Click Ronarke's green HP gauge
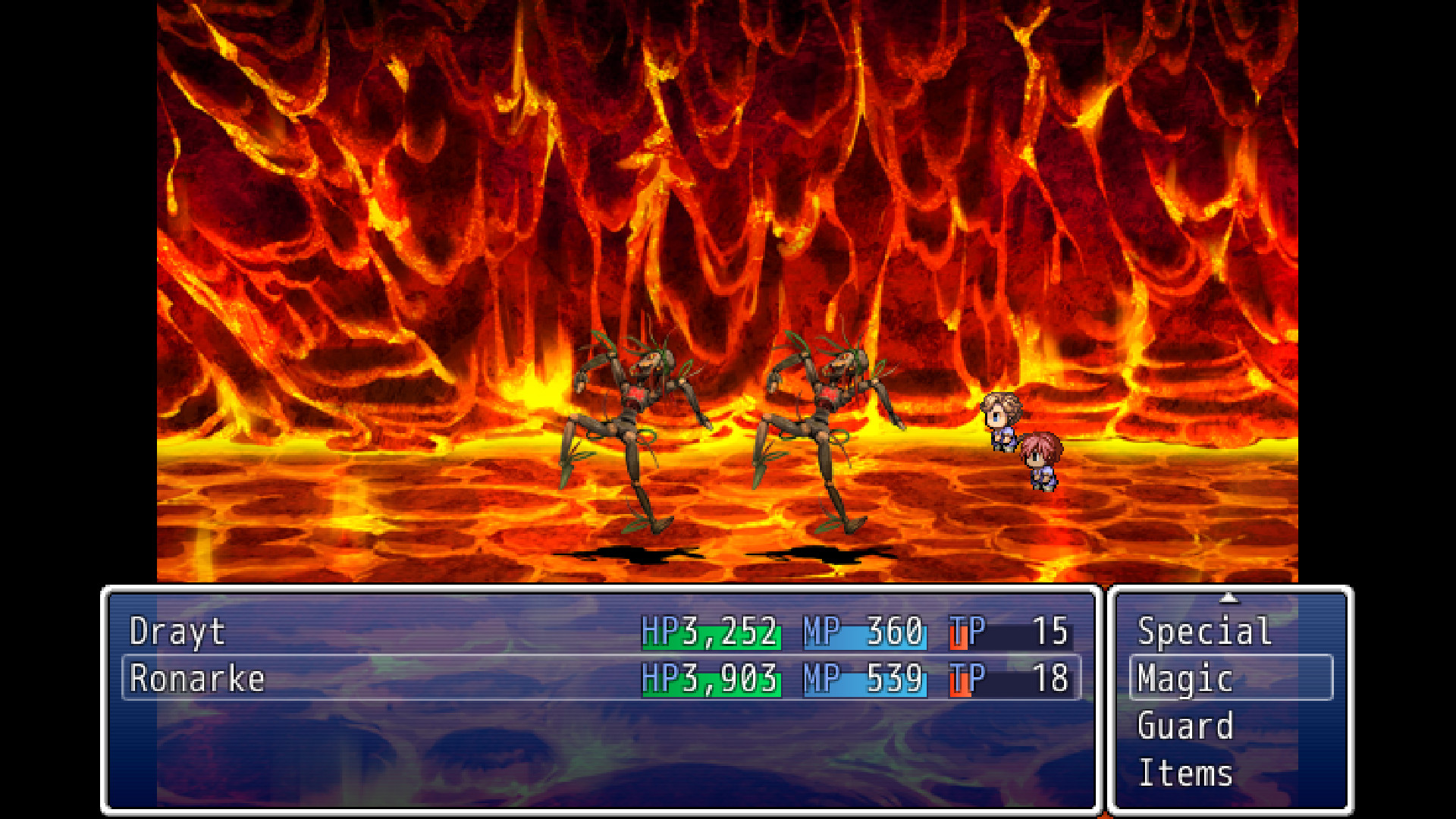The image size is (1456, 819). [709, 679]
